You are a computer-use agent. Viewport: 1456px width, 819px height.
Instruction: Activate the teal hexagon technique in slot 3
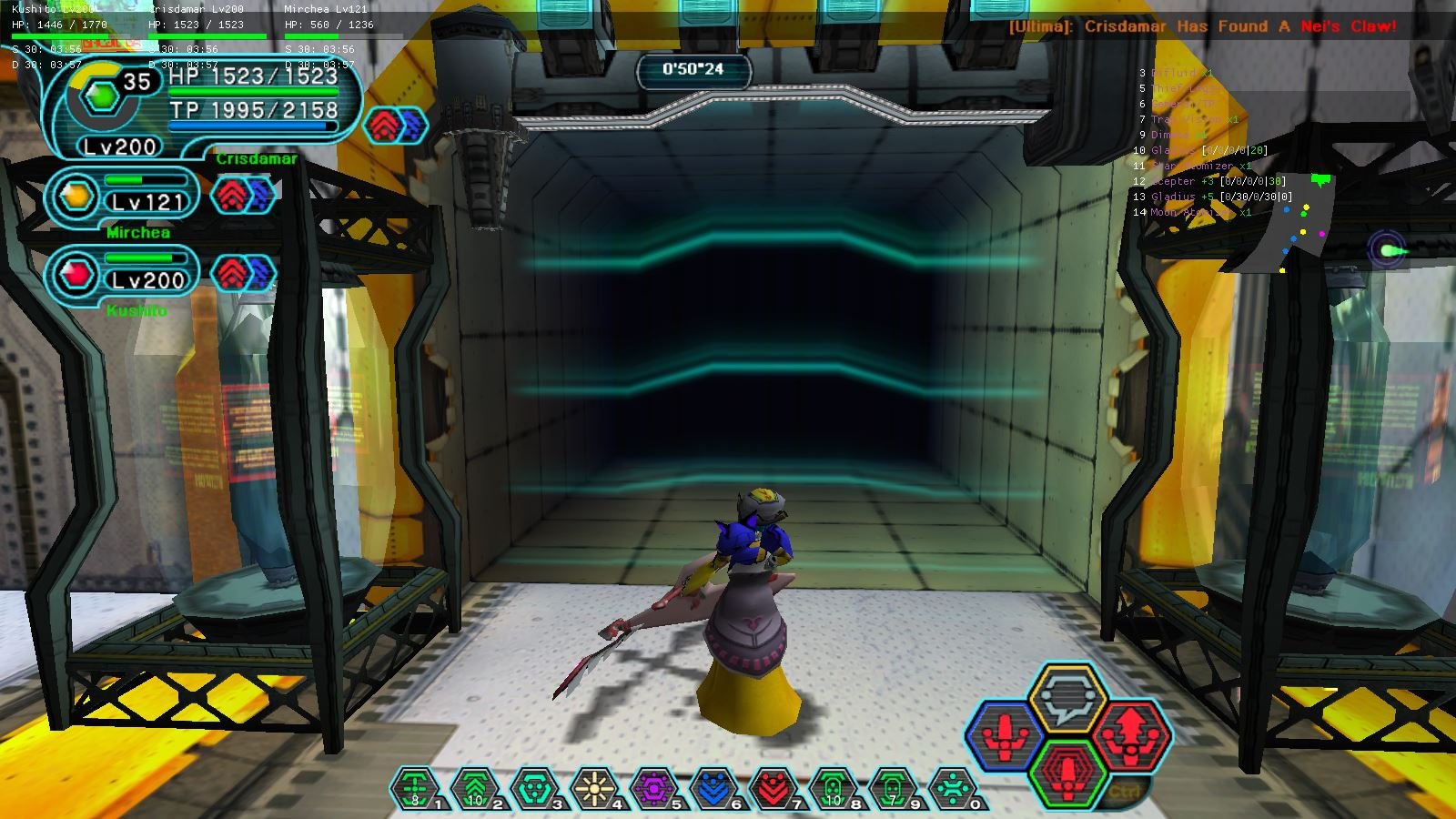click(x=535, y=789)
